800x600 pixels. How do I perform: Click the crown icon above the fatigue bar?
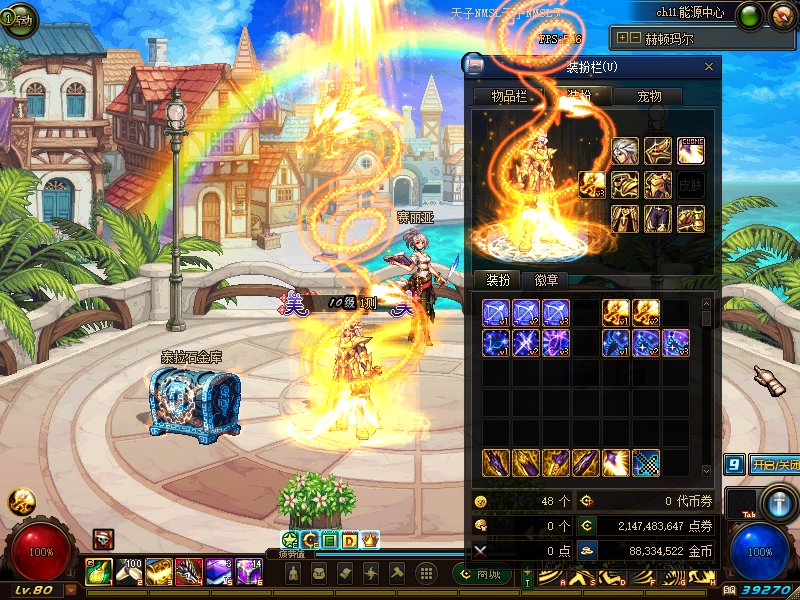point(369,540)
